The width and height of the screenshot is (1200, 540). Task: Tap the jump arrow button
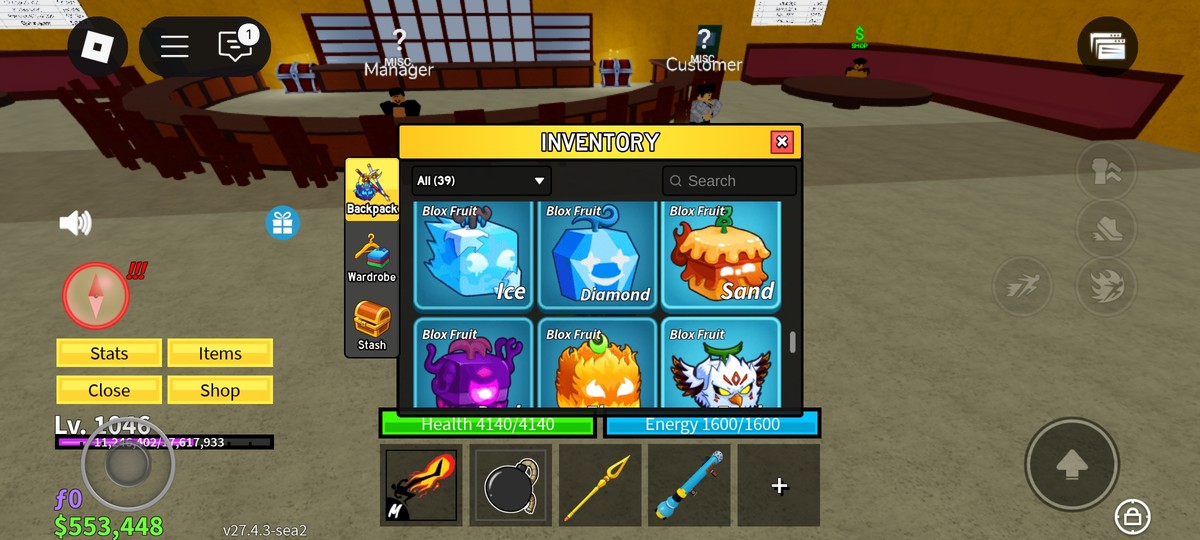pos(1071,464)
